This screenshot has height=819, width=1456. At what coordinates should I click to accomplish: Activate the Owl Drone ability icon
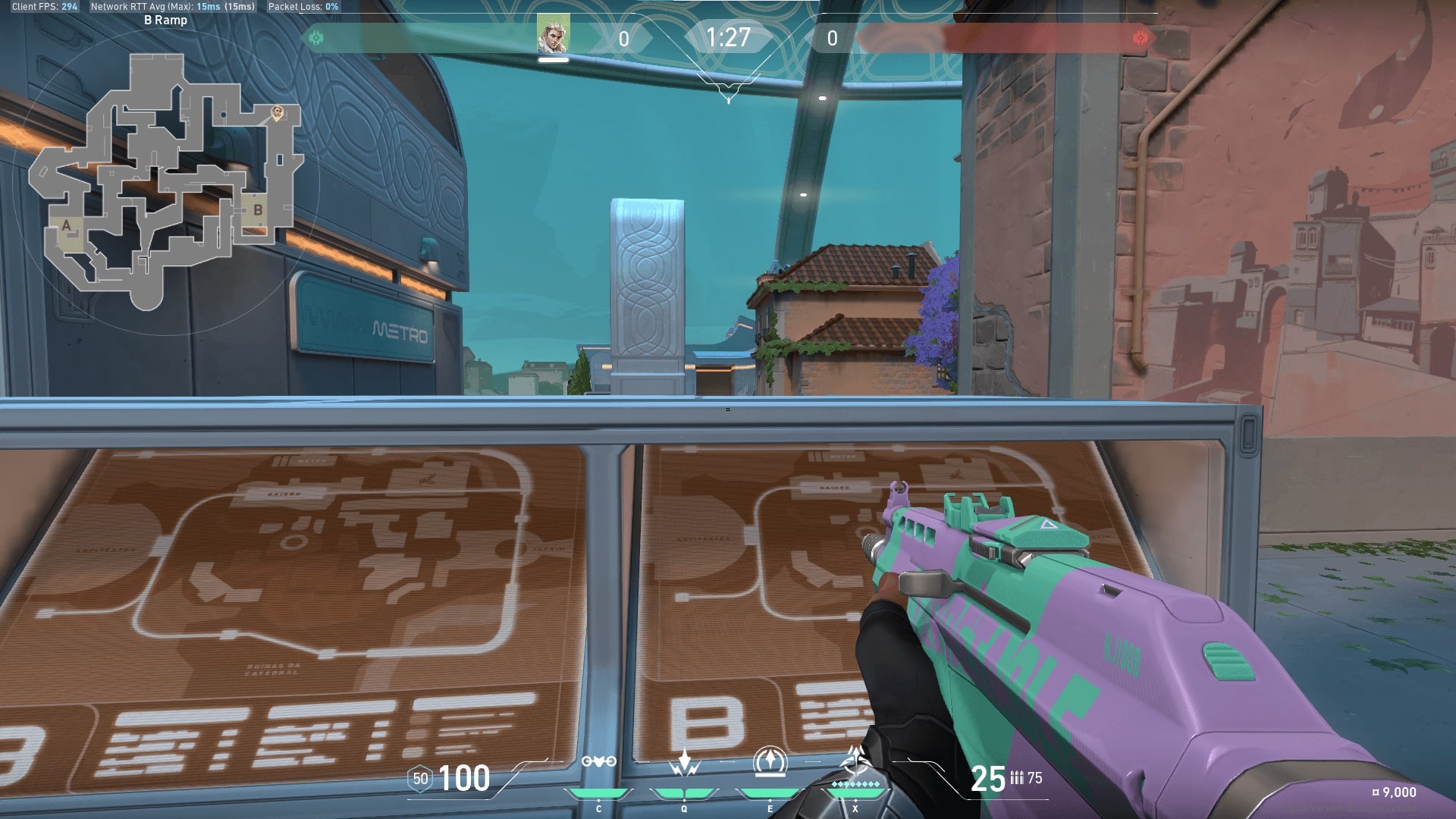(598, 762)
